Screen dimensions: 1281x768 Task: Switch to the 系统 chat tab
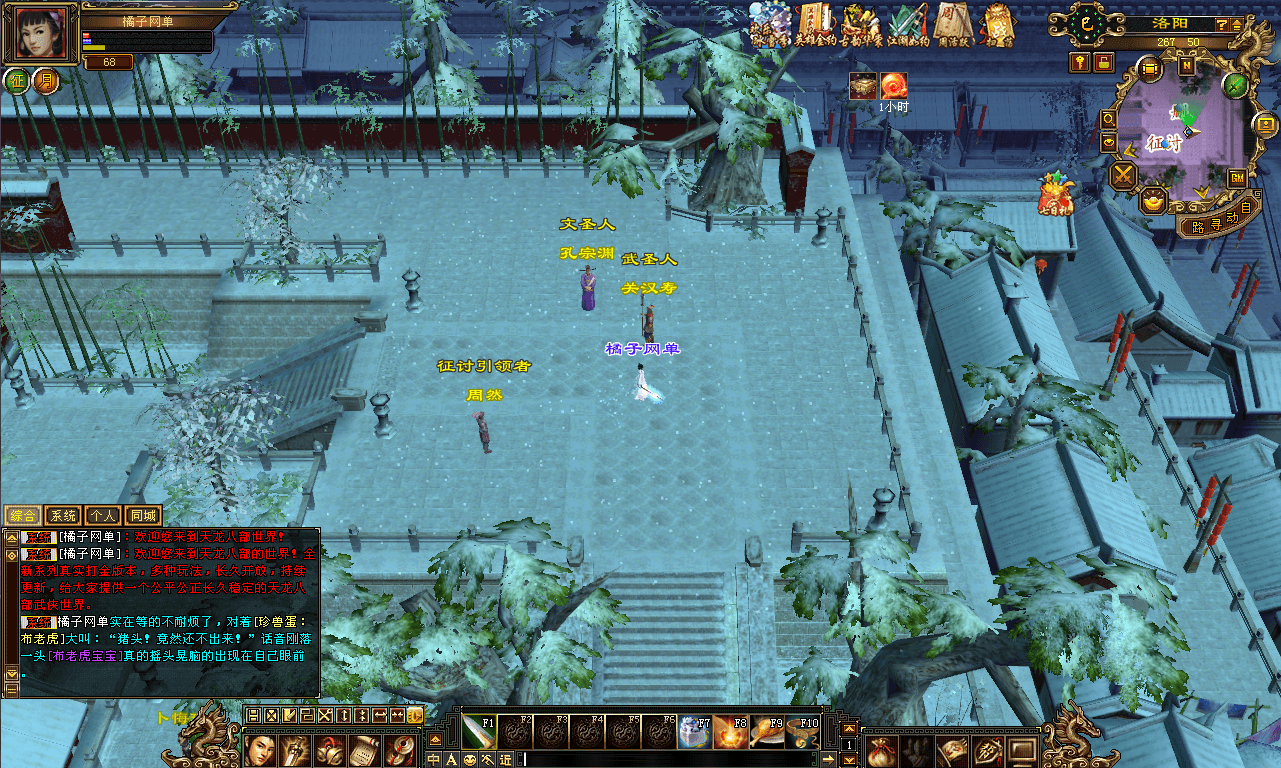(x=63, y=516)
